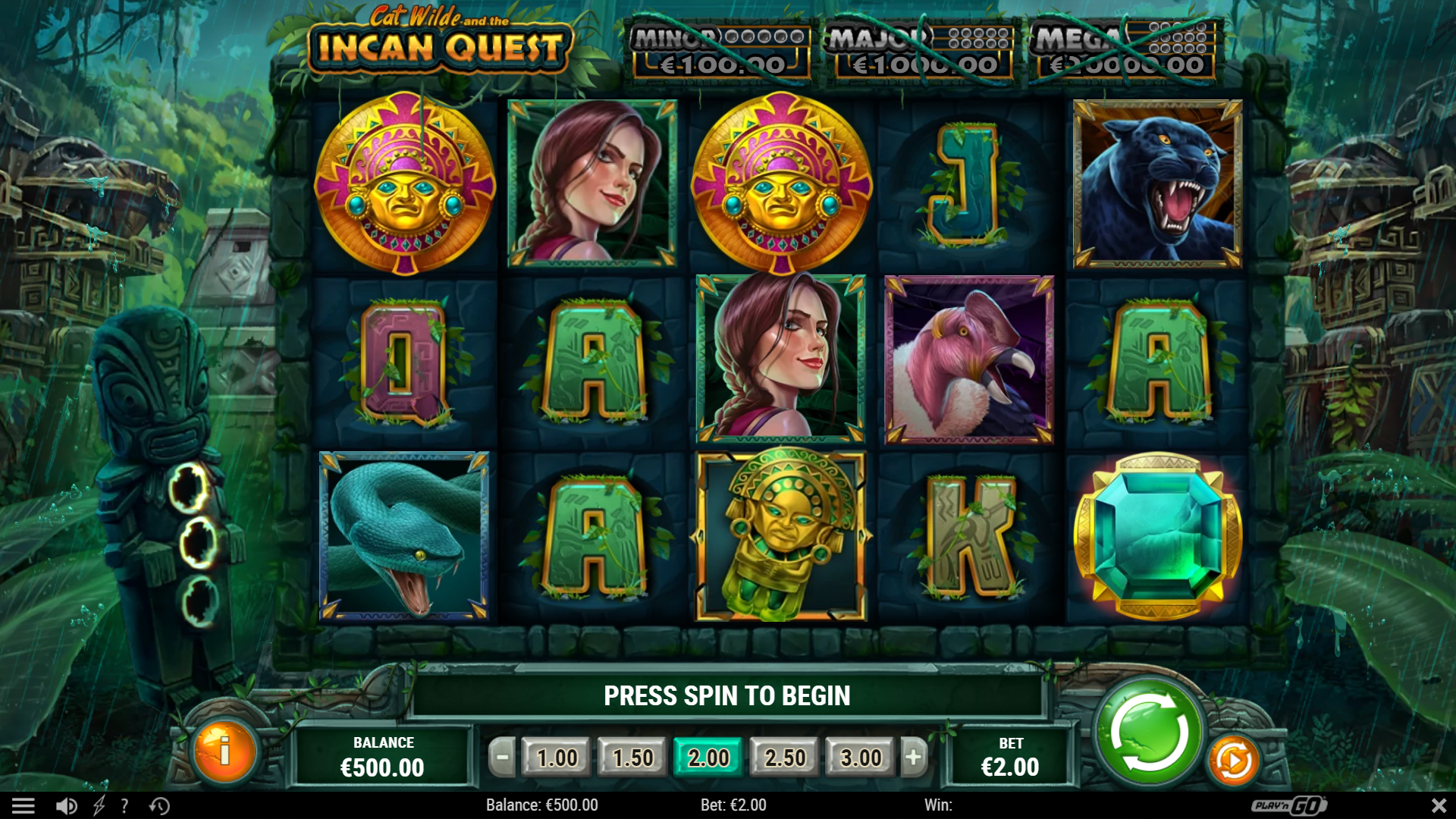Select the 2.00 bet value
Viewport: 1456px width, 819px height.
708,757
